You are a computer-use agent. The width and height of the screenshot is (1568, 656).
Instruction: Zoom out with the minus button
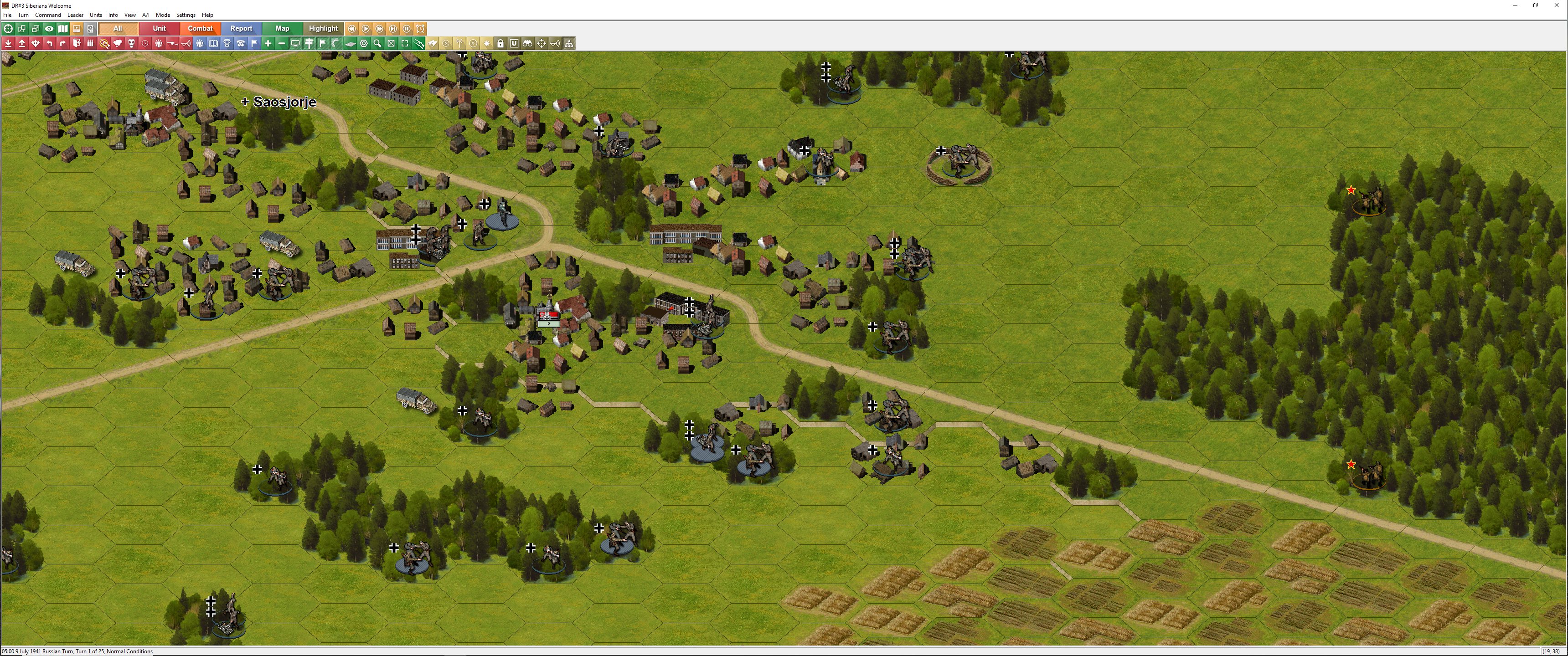[x=281, y=43]
